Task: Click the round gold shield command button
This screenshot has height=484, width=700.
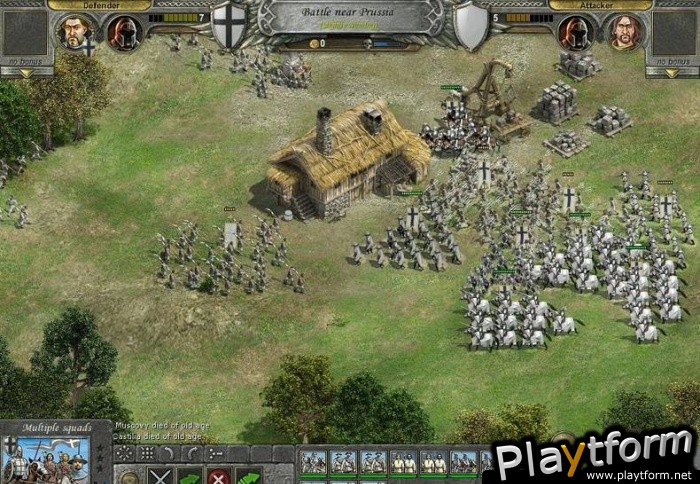Action: (x=129, y=476)
